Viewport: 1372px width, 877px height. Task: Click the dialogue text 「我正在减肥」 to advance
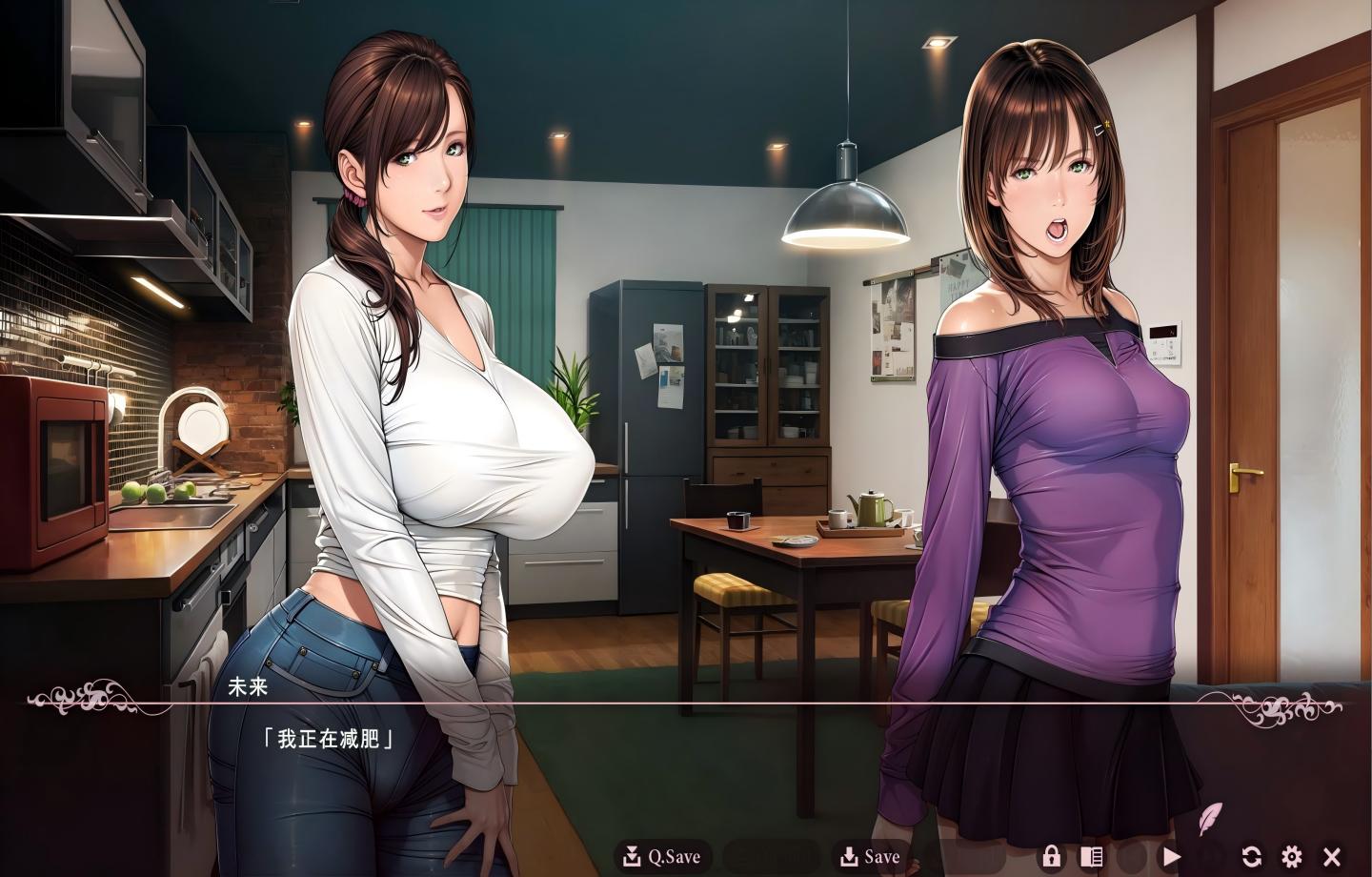[x=329, y=736]
